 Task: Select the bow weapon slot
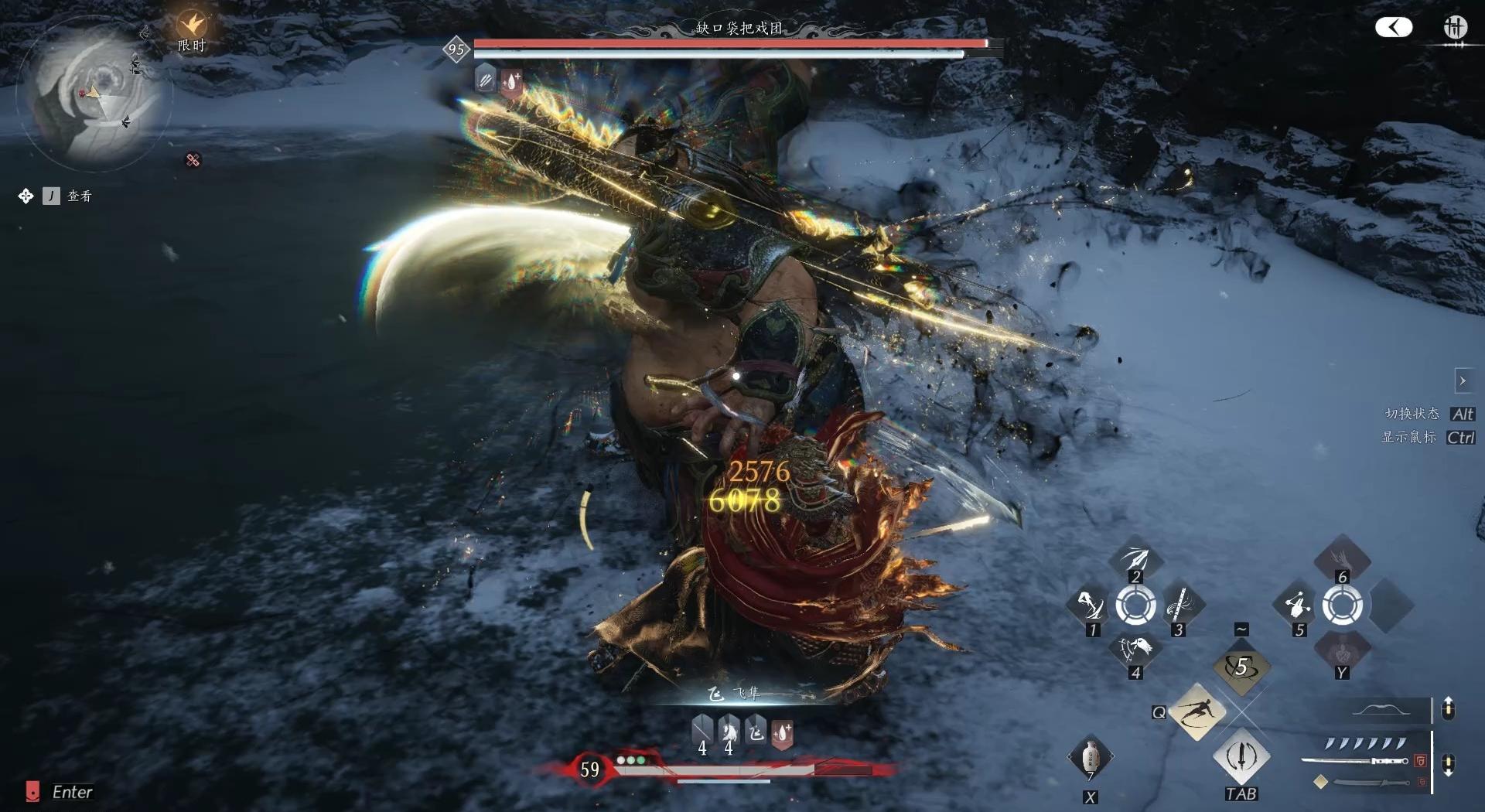point(1381,710)
